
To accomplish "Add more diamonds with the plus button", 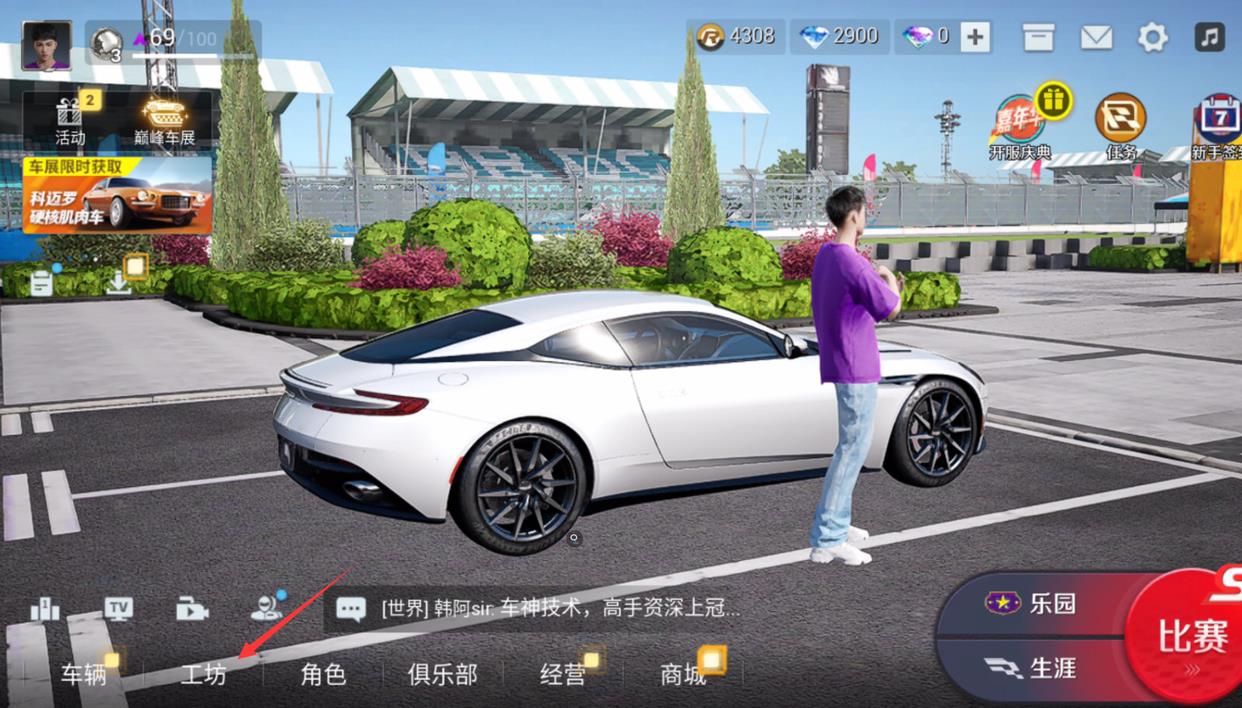I will coord(975,38).
